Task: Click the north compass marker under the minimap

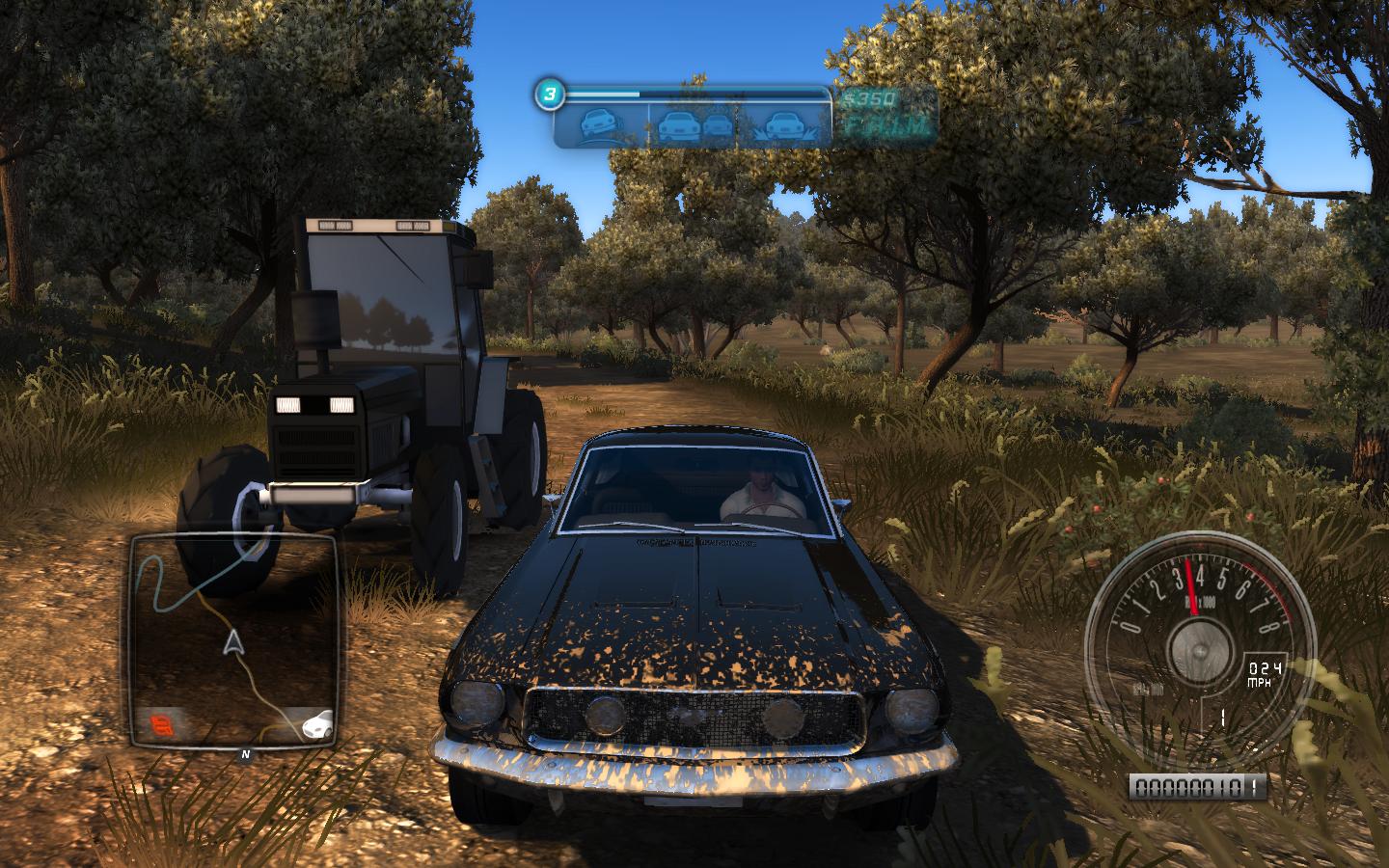Action: tap(246, 753)
